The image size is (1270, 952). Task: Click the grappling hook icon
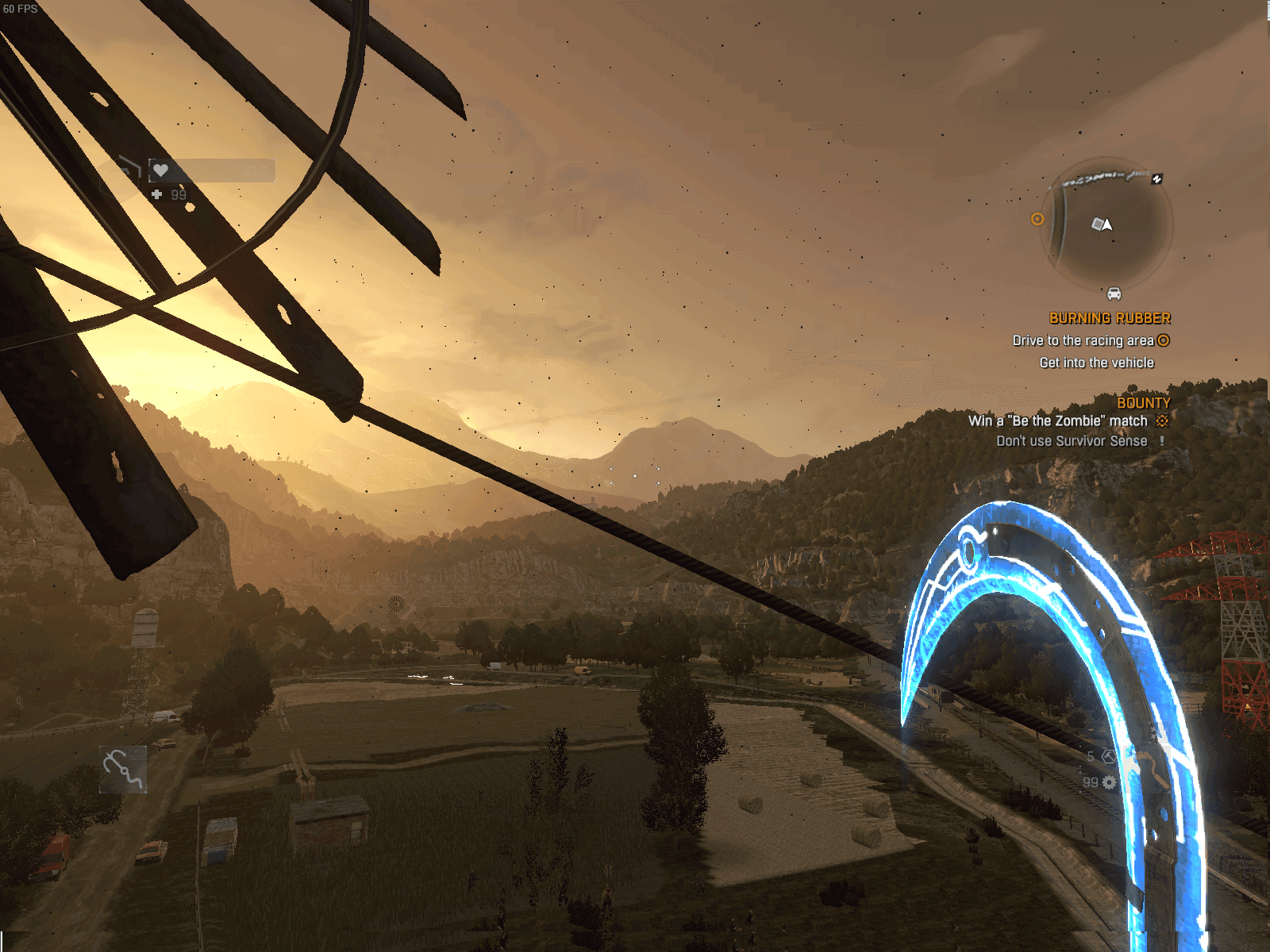[x=123, y=769]
